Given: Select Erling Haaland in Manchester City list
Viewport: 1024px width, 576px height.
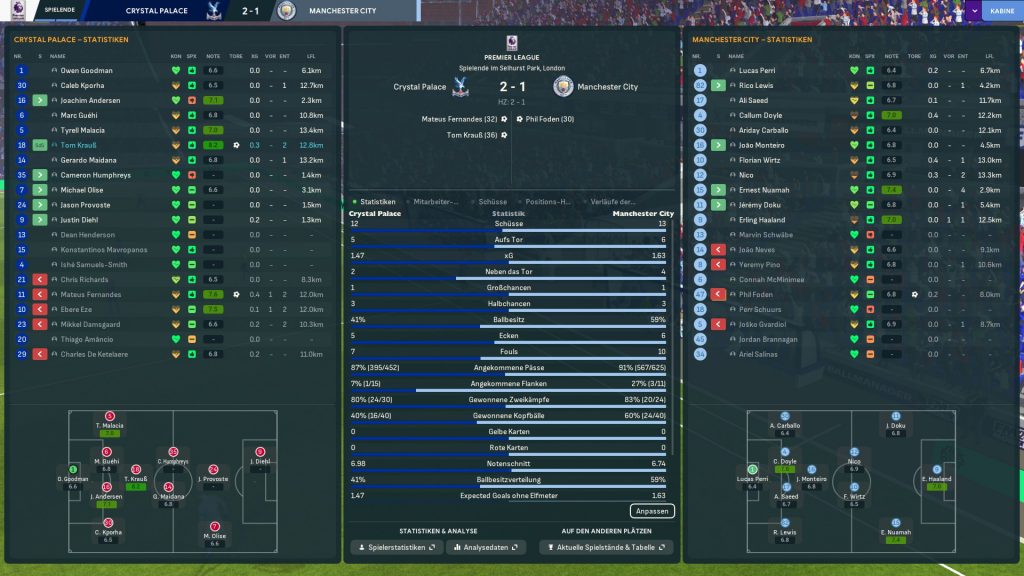Looking at the screenshot, I should (x=760, y=220).
